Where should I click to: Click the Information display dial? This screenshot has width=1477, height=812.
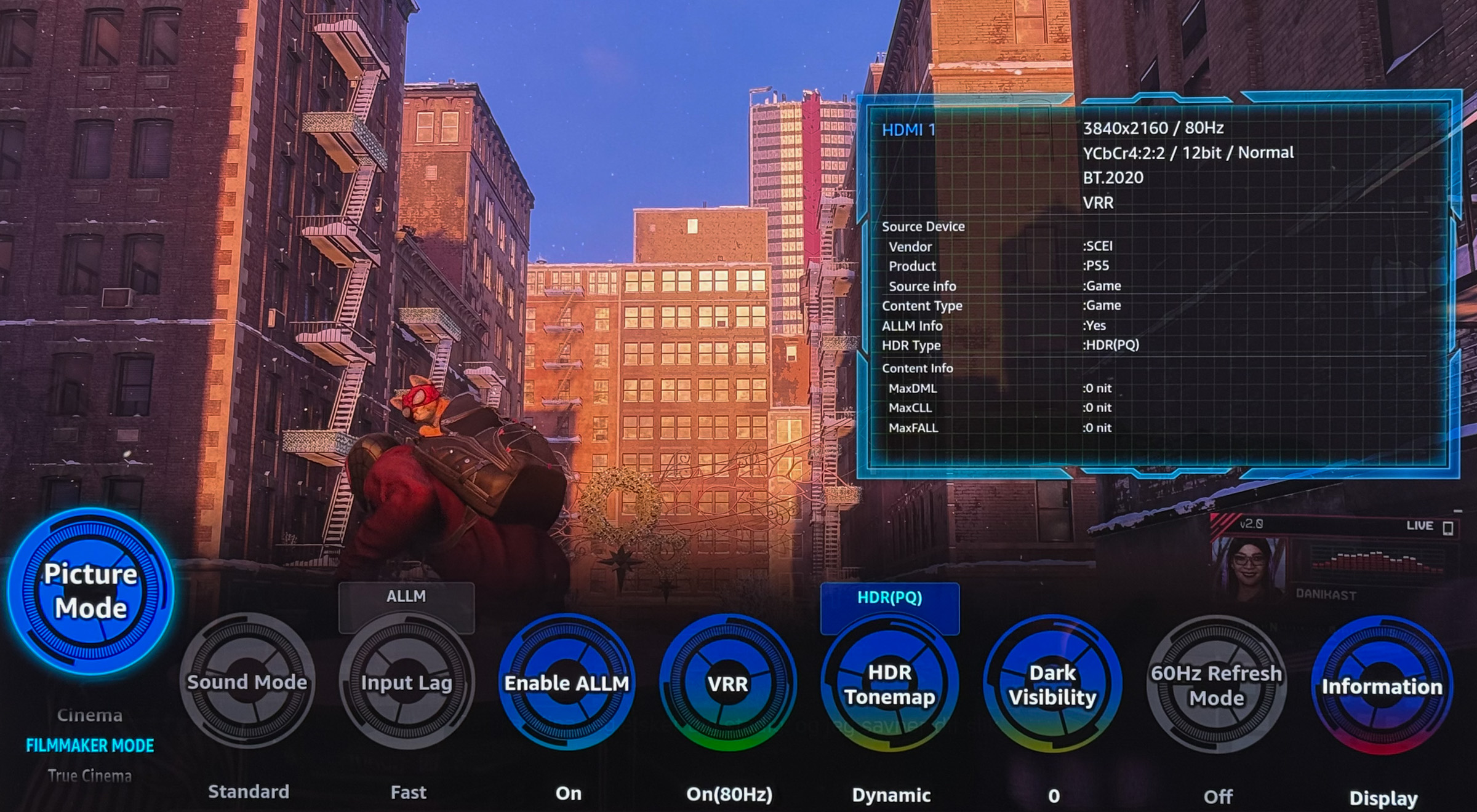[1382, 687]
